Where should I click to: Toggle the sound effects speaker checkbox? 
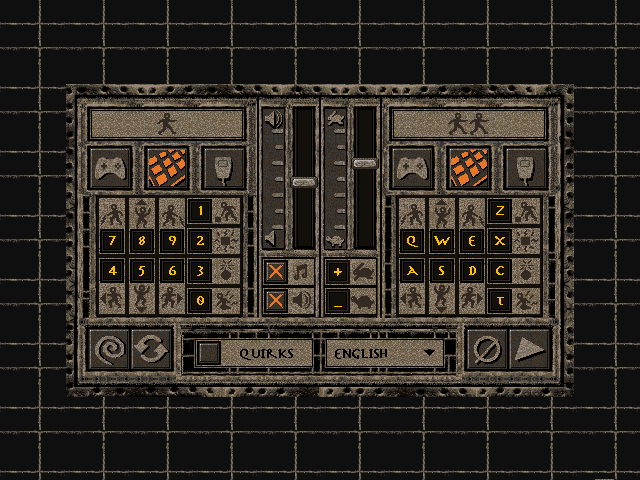pos(277,300)
